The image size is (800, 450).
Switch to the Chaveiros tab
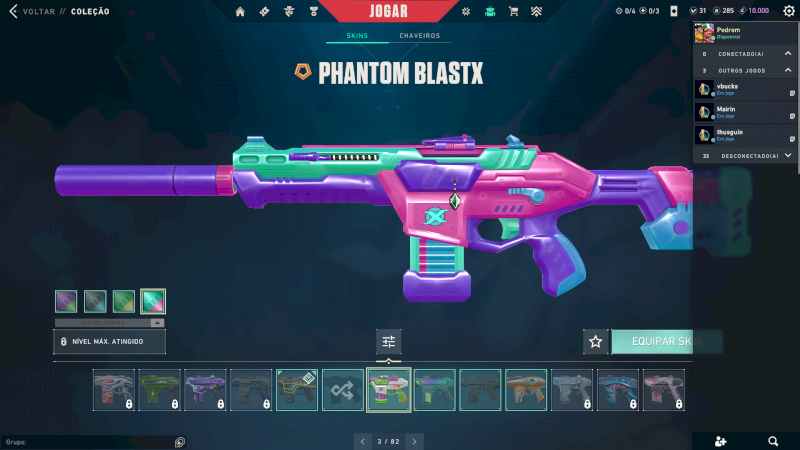tap(419, 36)
